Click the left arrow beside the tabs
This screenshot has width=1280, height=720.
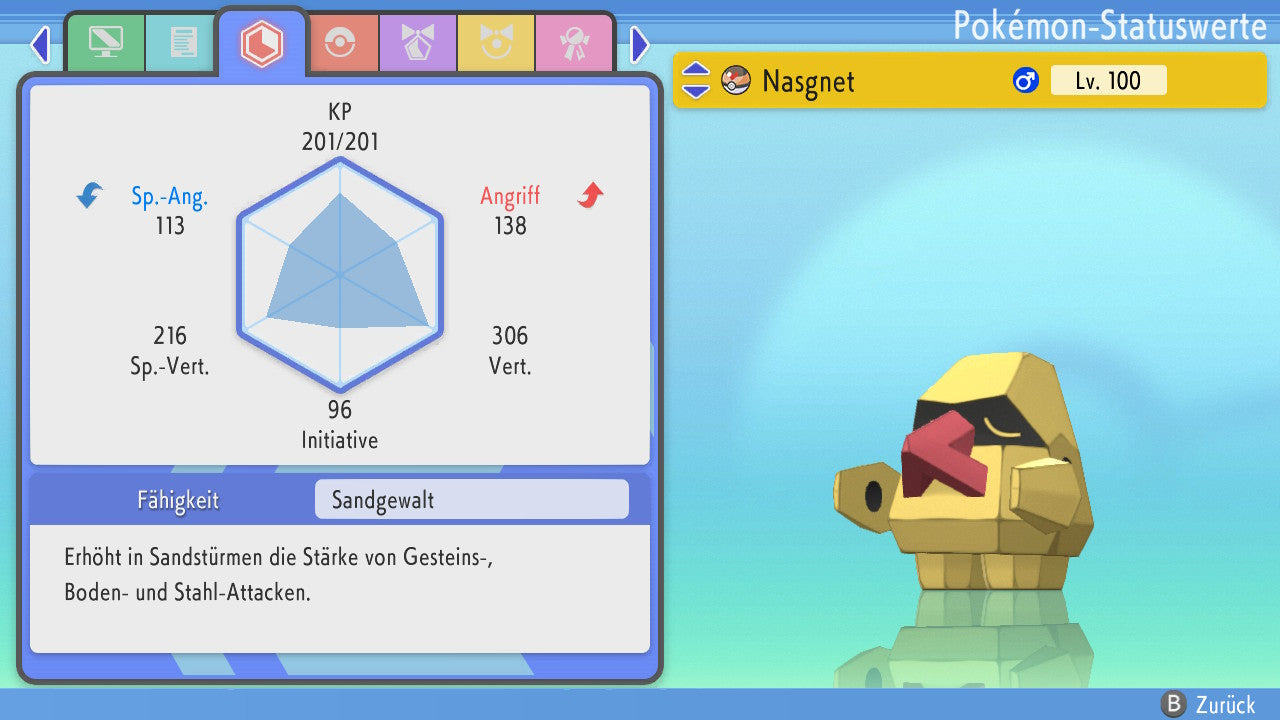[40, 44]
